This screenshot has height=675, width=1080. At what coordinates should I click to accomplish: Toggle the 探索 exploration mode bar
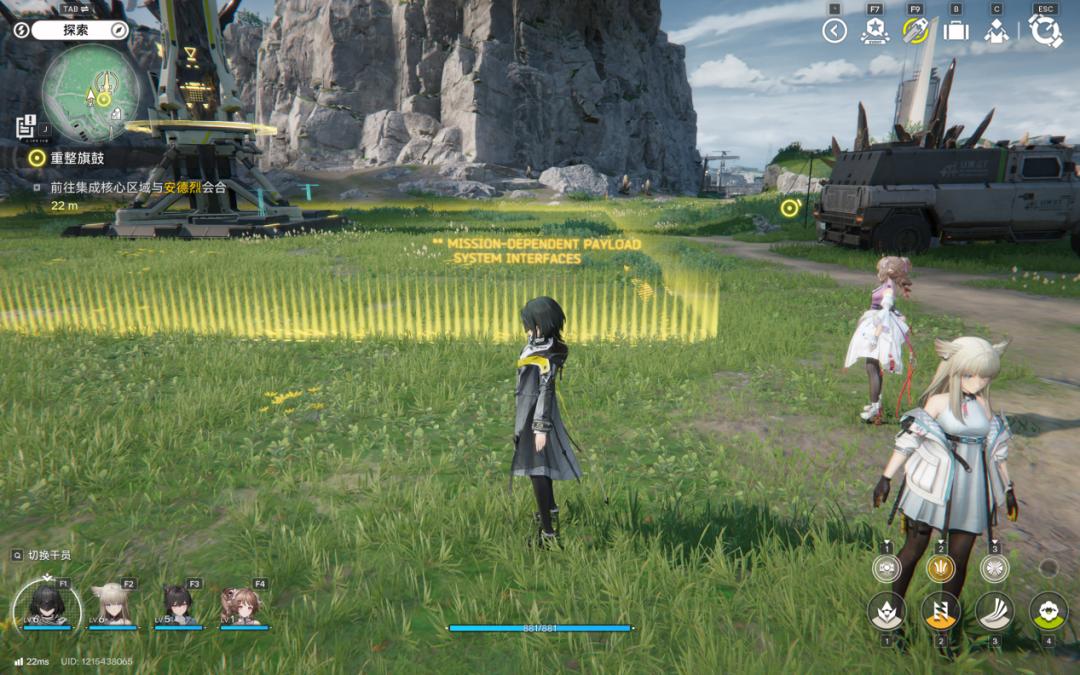pos(77,30)
